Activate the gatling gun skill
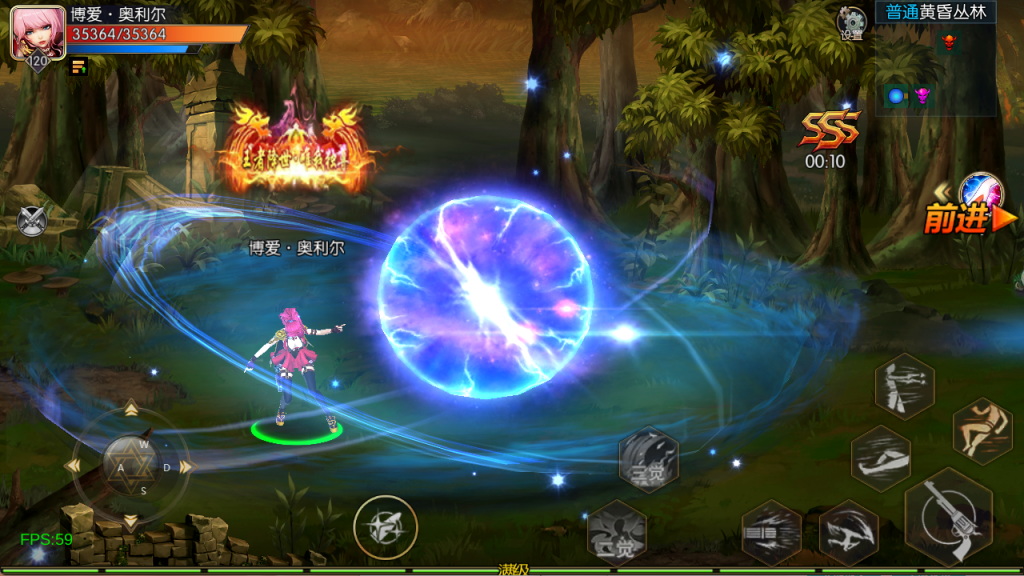 click(x=771, y=532)
